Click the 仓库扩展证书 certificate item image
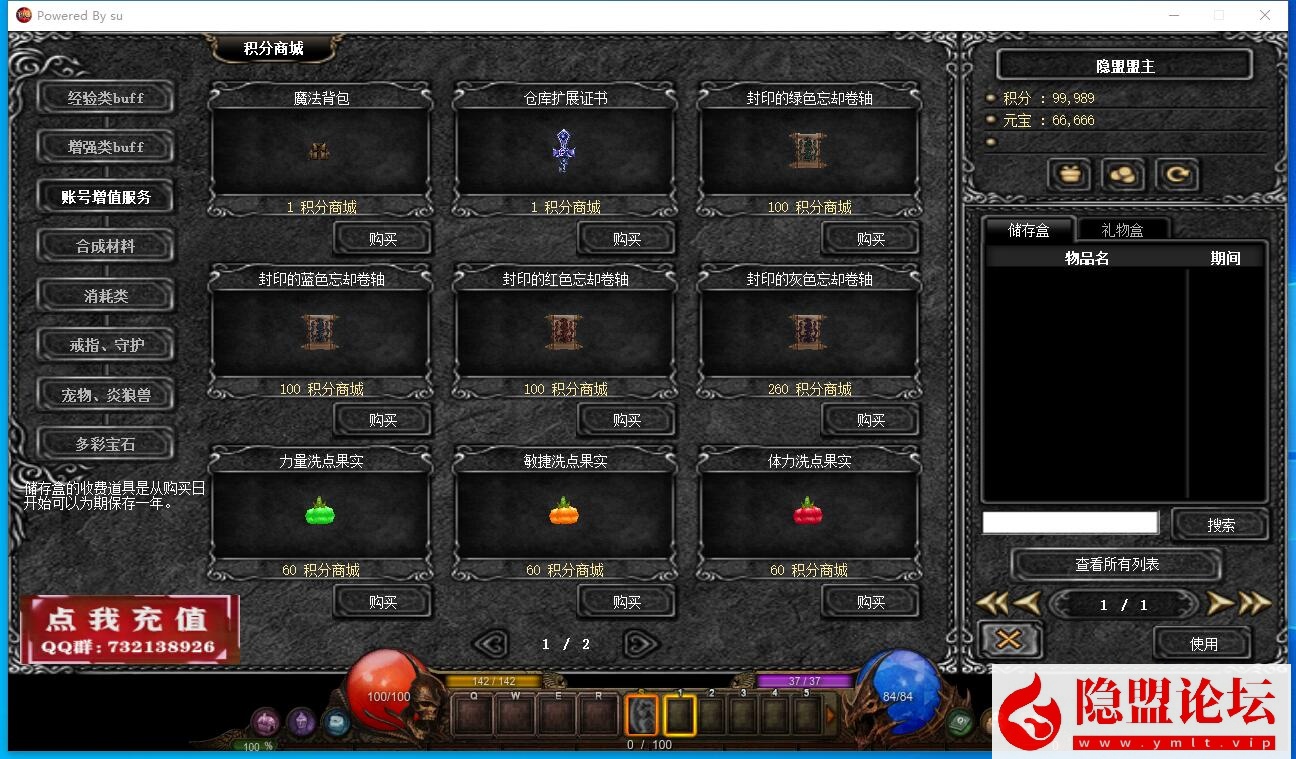Image resolution: width=1296 pixels, height=759 pixels. tap(563, 148)
